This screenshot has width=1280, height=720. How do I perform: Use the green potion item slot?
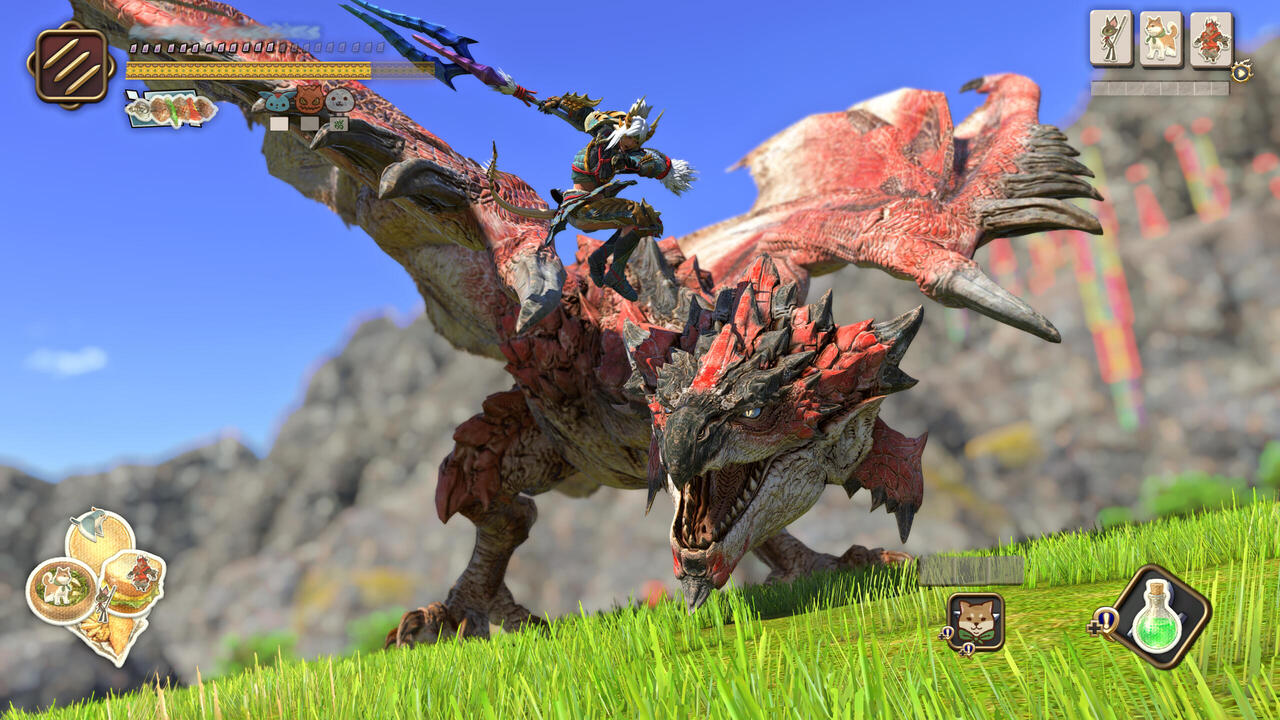pos(1158,616)
